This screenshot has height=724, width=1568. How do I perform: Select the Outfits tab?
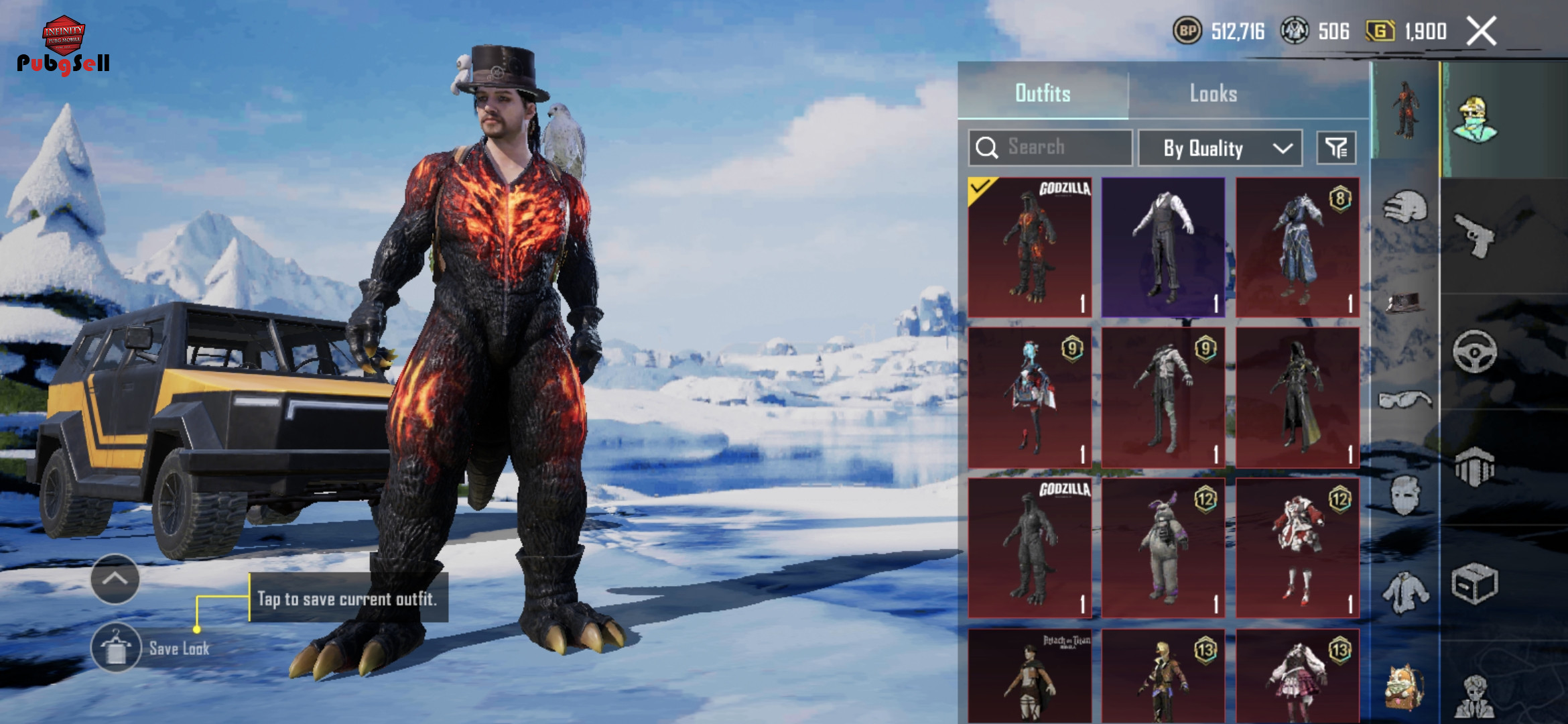click(x=1043, y=93)
